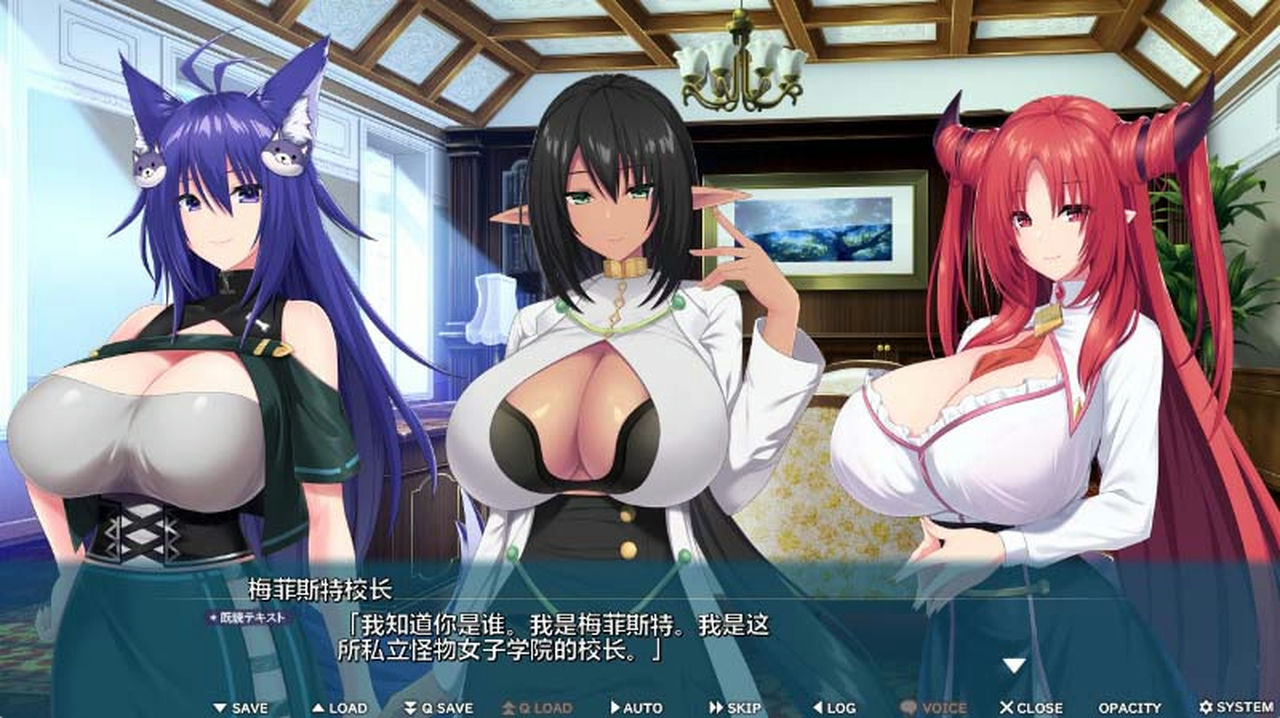Hide the text box with CLOSE
Viewport: 1280px width, 718px height.
pos(1031,707)
